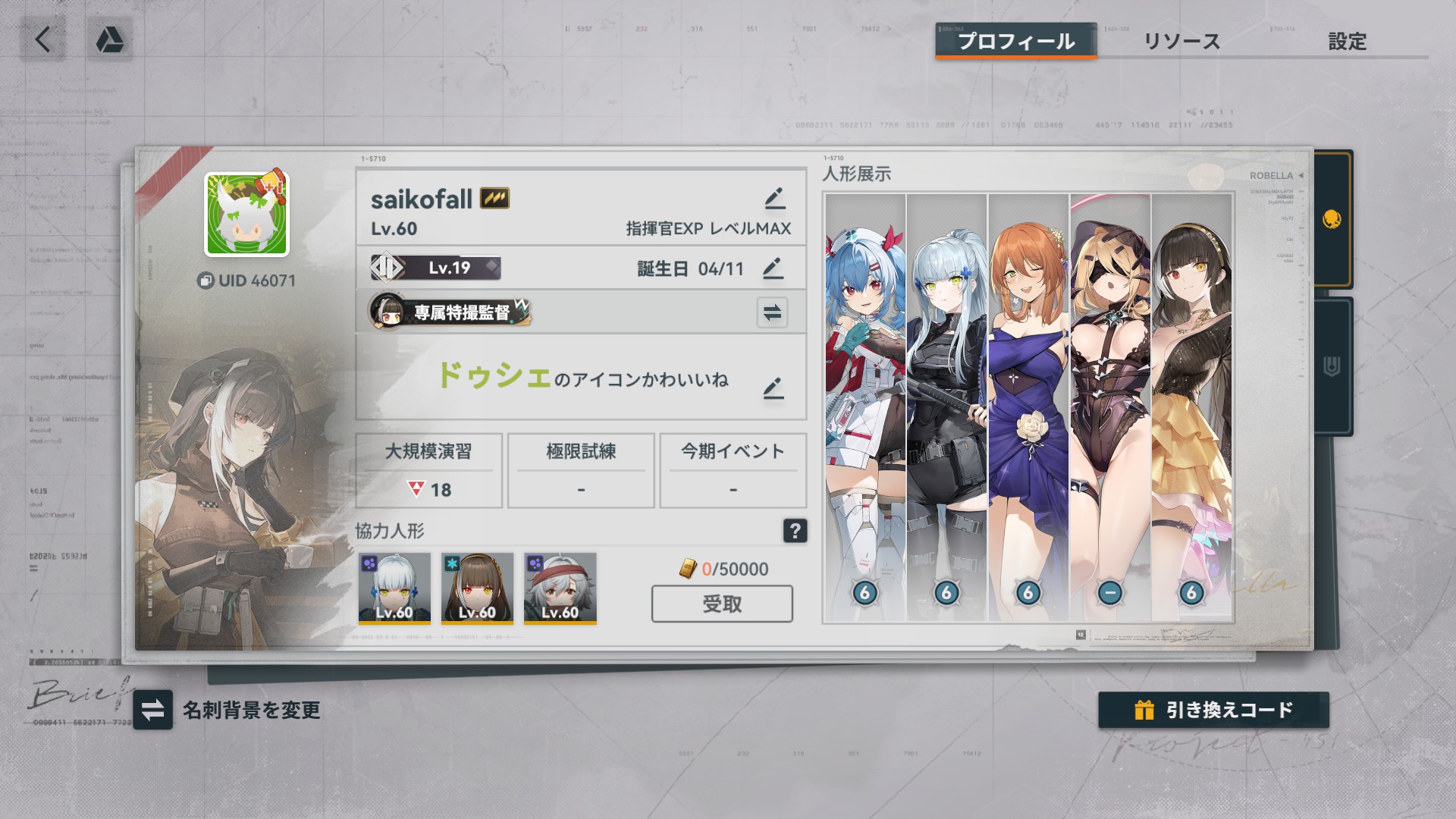Swap the 専属特撮監督 title

pyautogui.click(x=772, y=312)
